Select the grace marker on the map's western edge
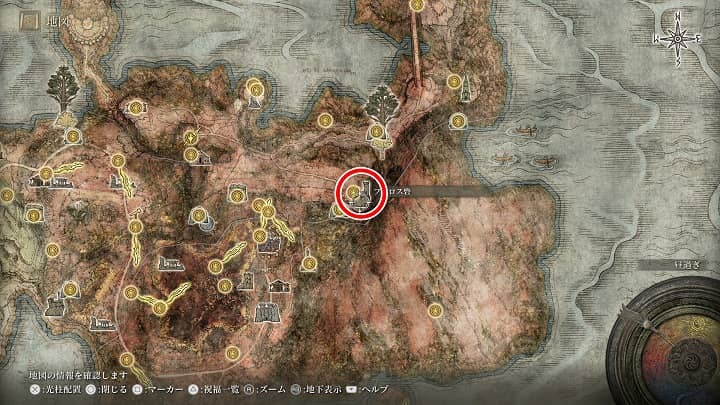Screen dimensions: 720x405 coord(7,195)
